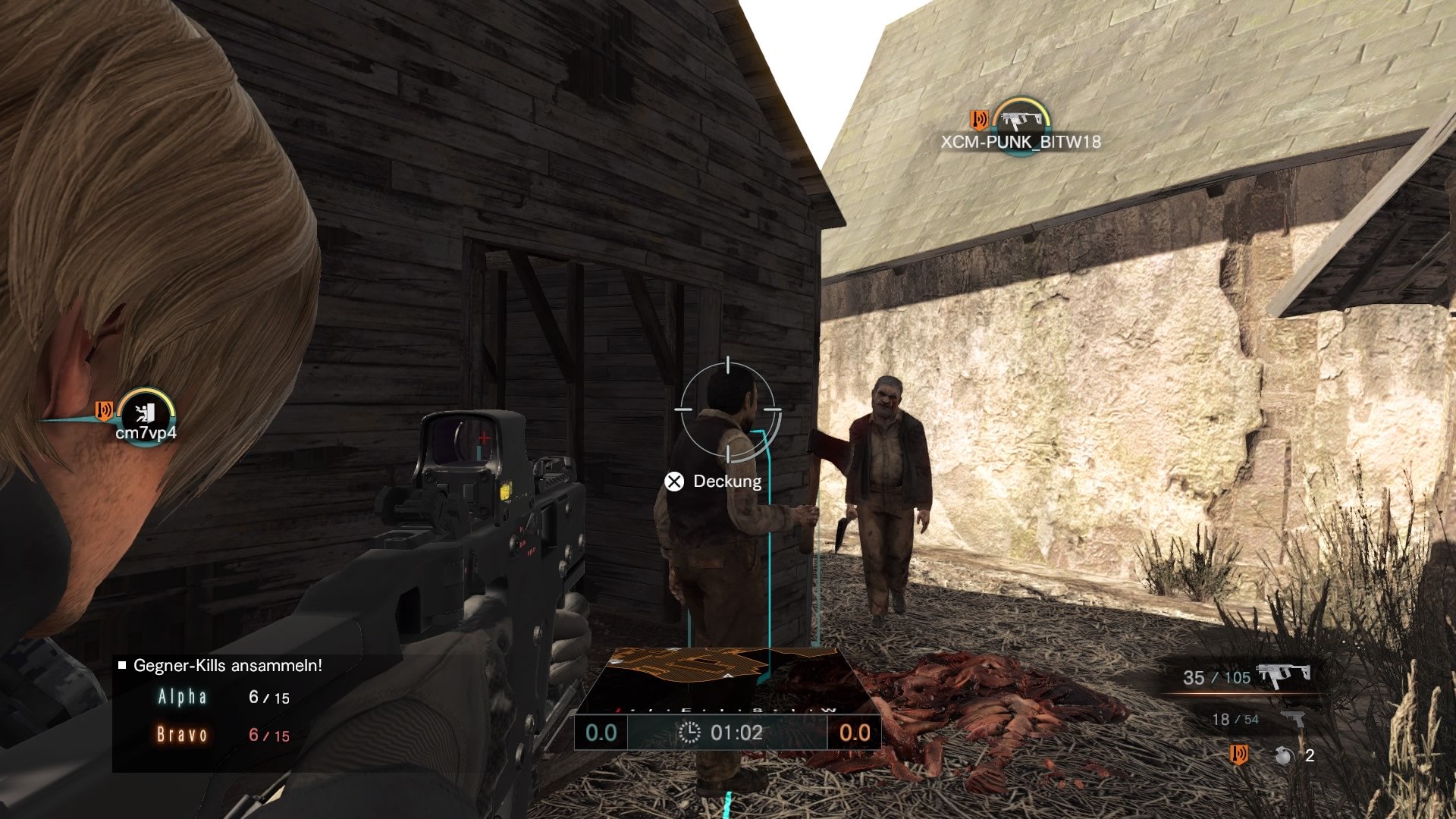Toggle the Deckung cover indicator
Screen dimensions: 1456x819
click(x=726, y=481)
